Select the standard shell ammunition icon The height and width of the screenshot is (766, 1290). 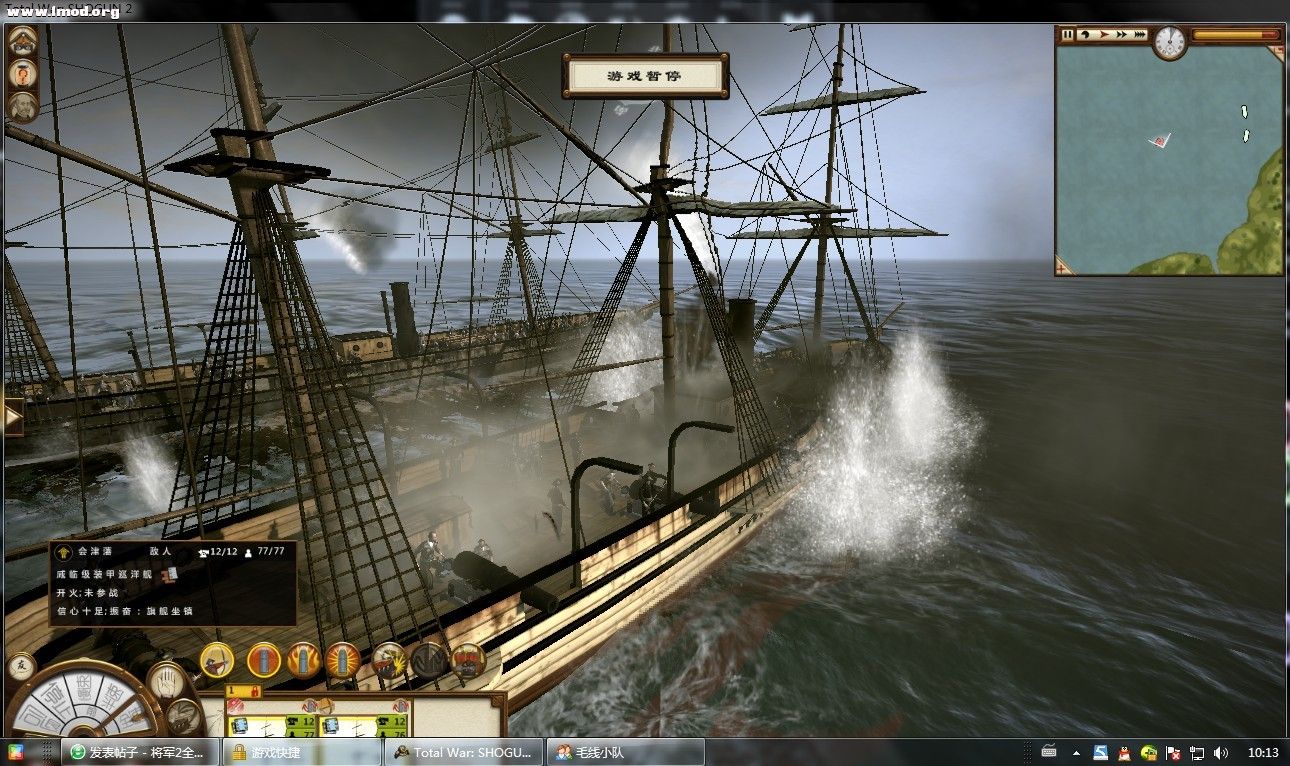264,660
